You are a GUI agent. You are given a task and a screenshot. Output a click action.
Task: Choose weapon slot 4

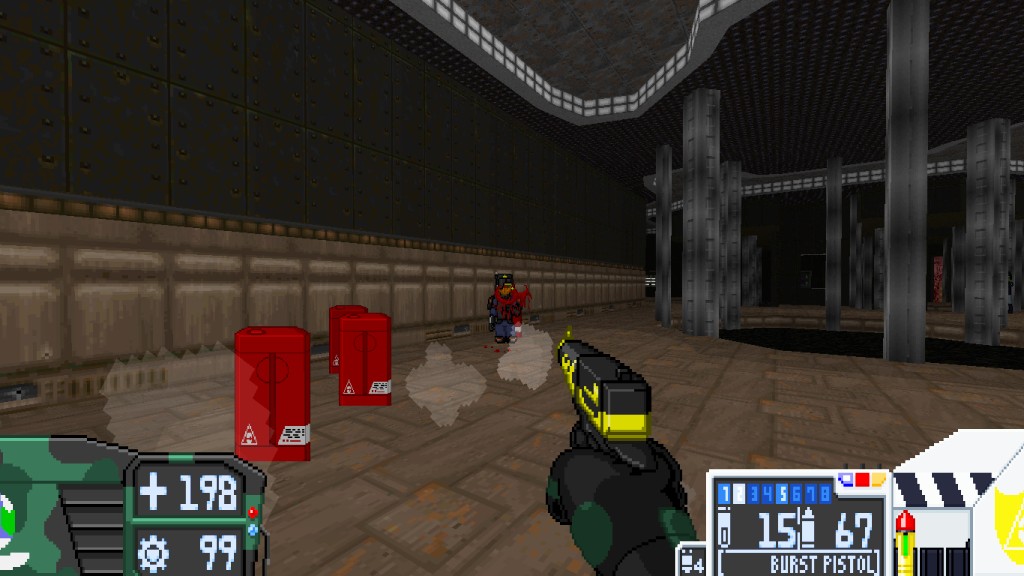768,494
